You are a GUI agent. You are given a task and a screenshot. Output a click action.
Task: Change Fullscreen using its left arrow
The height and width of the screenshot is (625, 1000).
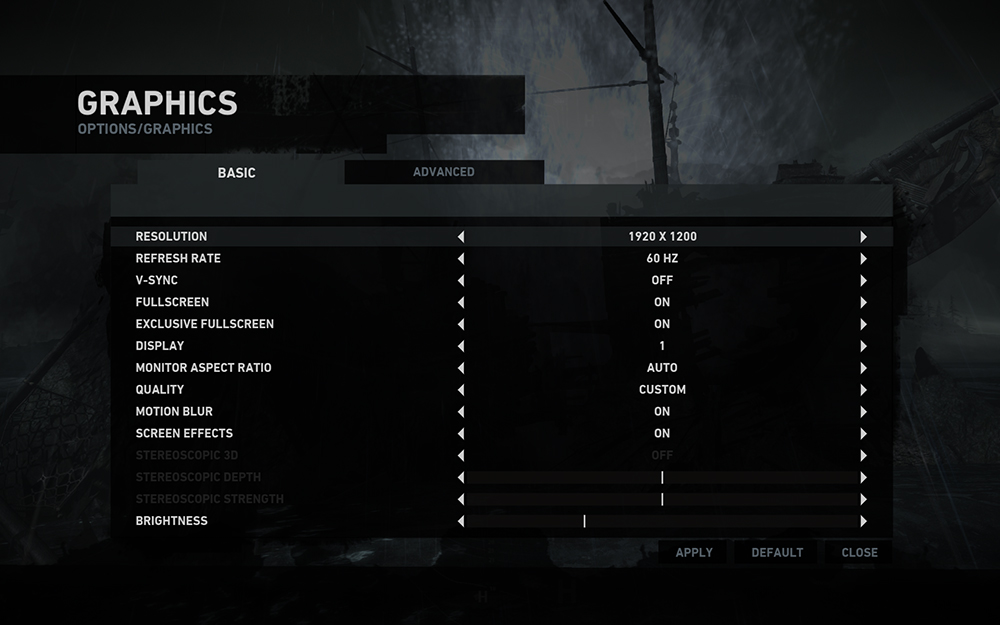461,302
